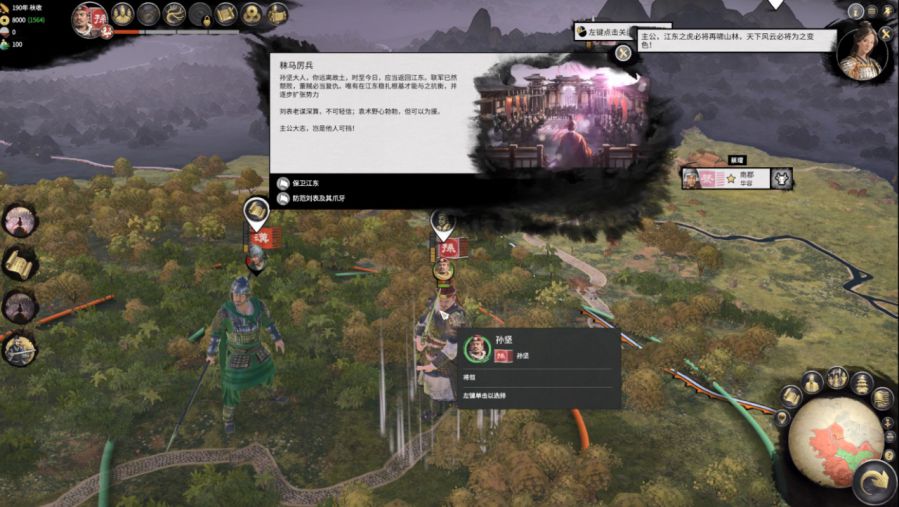899x507 pixels.
Task: End the turn with the arrow button
Action: (876, 482)
